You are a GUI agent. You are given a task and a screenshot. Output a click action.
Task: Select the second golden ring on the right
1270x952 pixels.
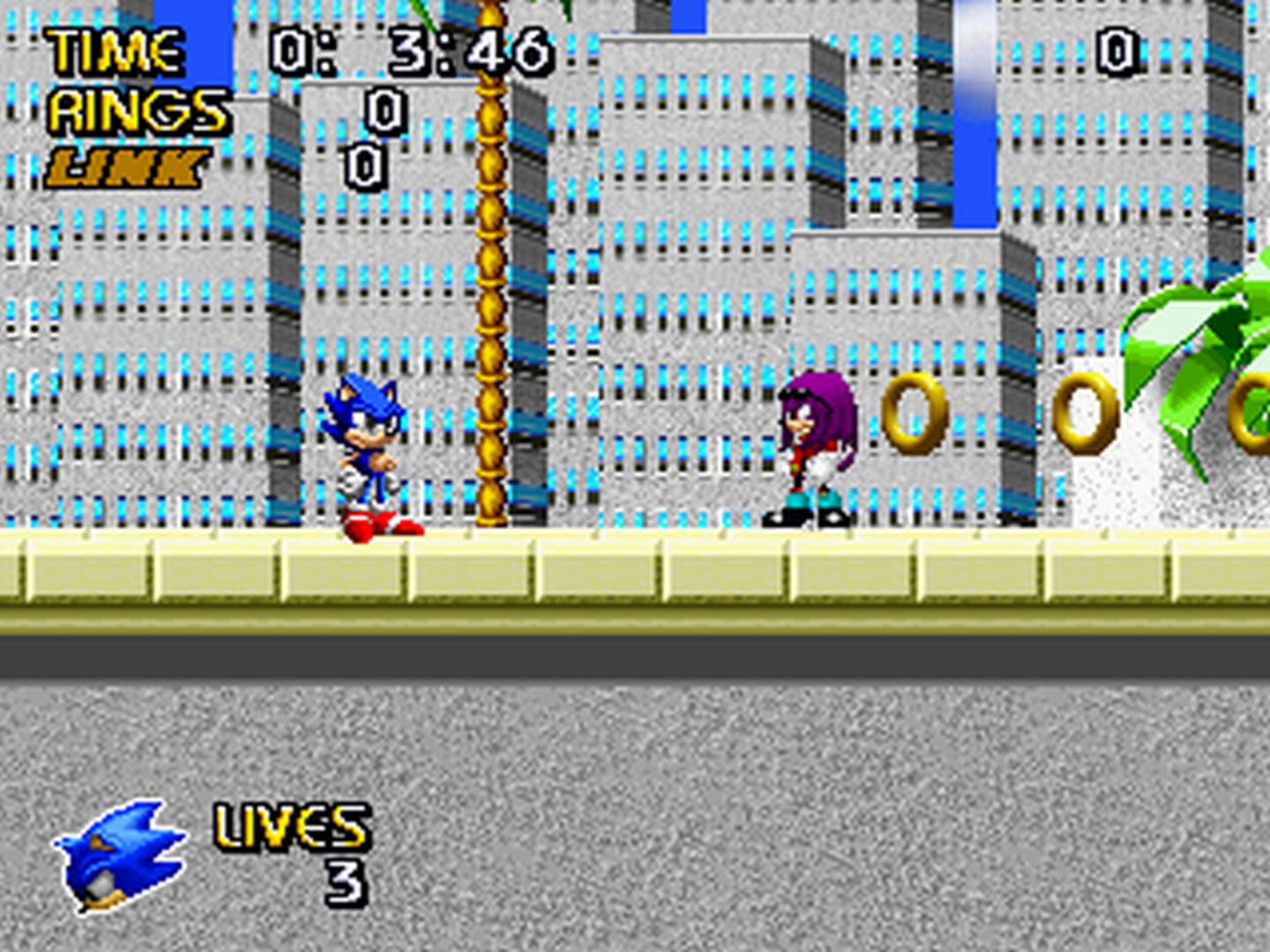point(1087,414)
